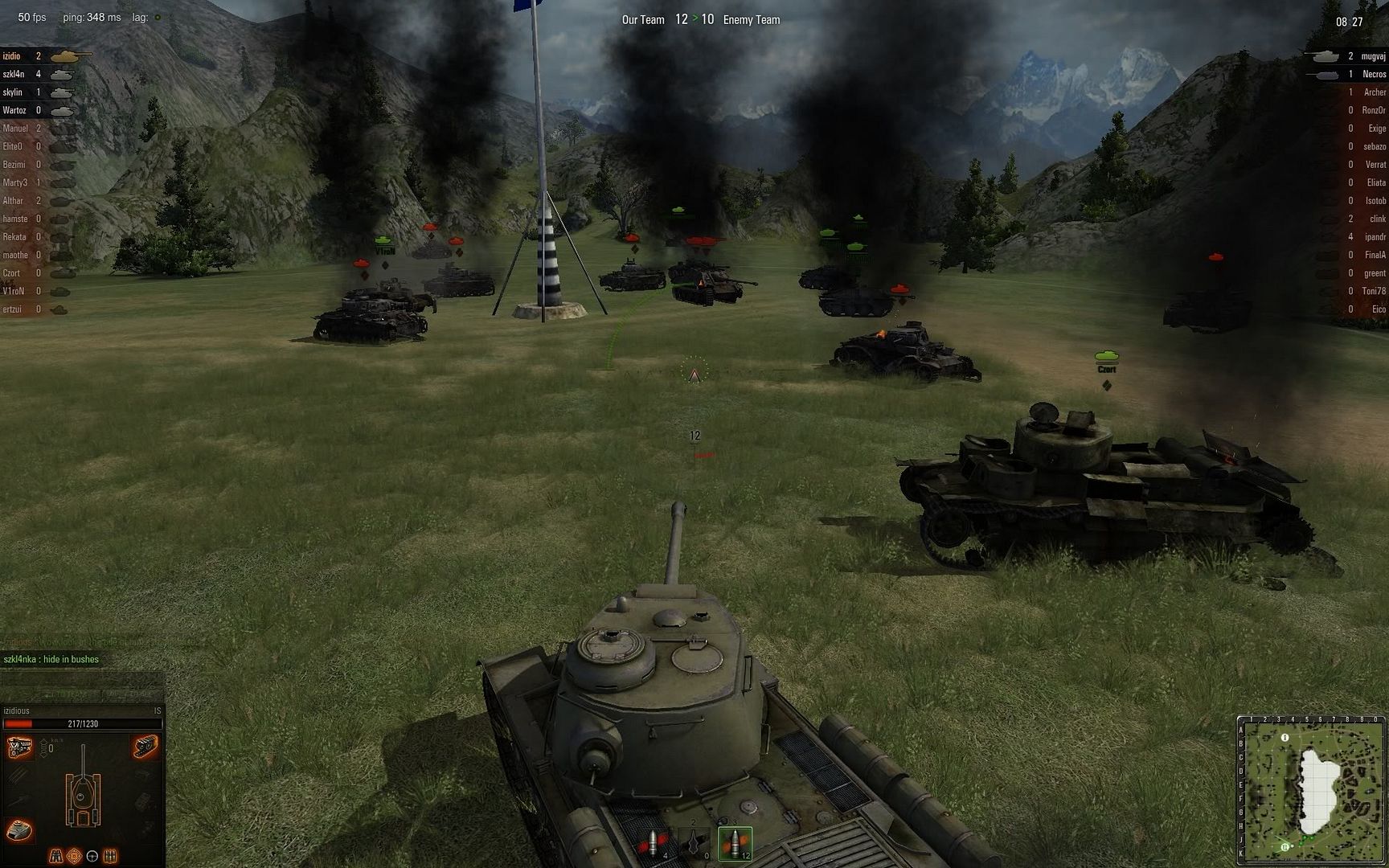Select player szkl4n in the team list
Viewport: 1389px width, 868px height.
(x=14, y=74)
